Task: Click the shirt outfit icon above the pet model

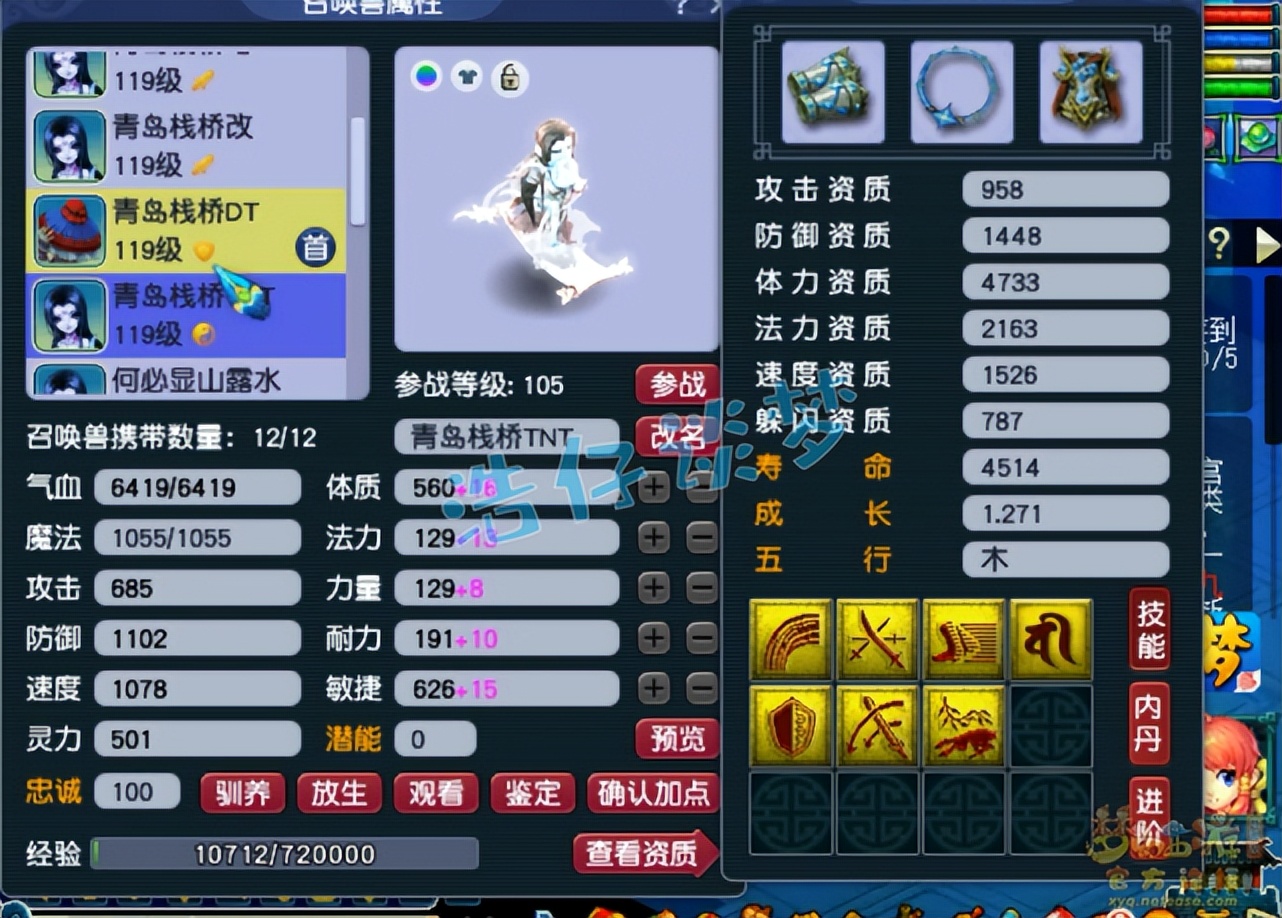Action: pos(467,76)
